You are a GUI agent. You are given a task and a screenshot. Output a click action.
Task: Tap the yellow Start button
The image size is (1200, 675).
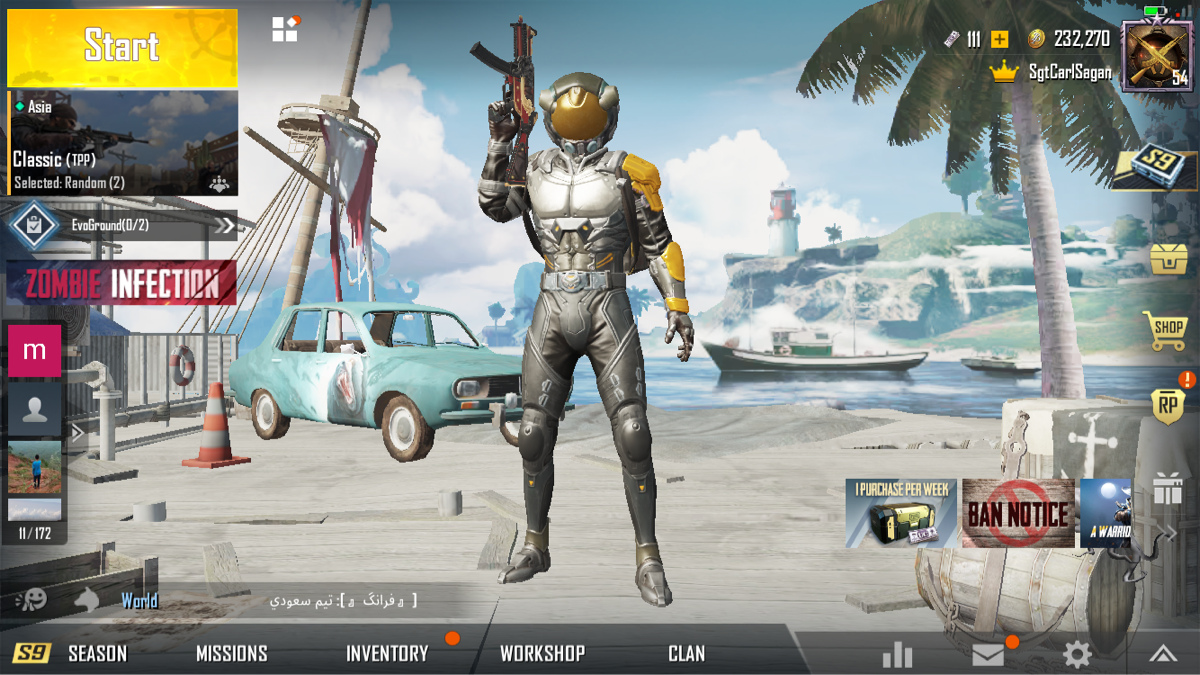(122, 47)
